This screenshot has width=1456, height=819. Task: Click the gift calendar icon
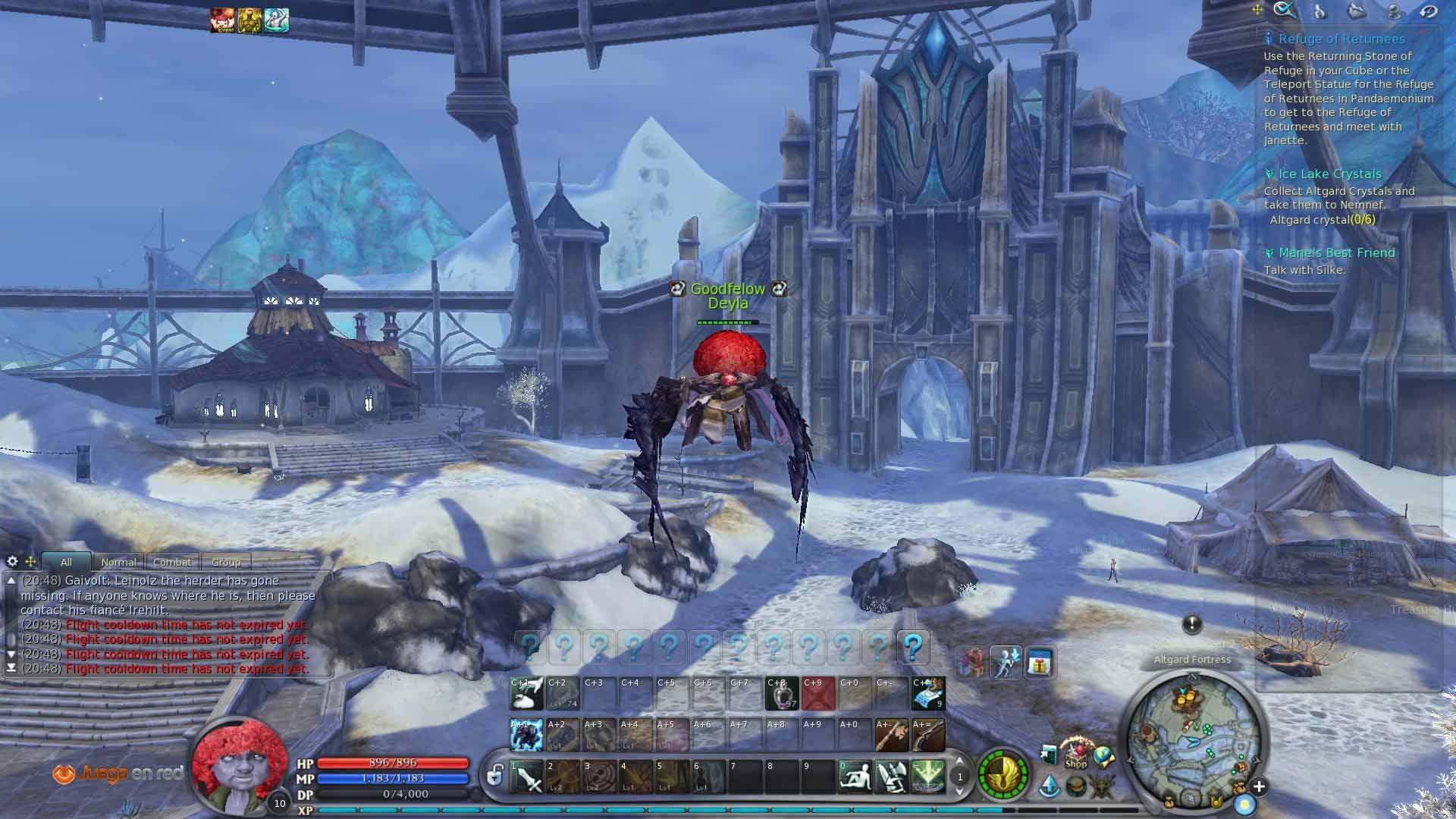(1040, 664)
